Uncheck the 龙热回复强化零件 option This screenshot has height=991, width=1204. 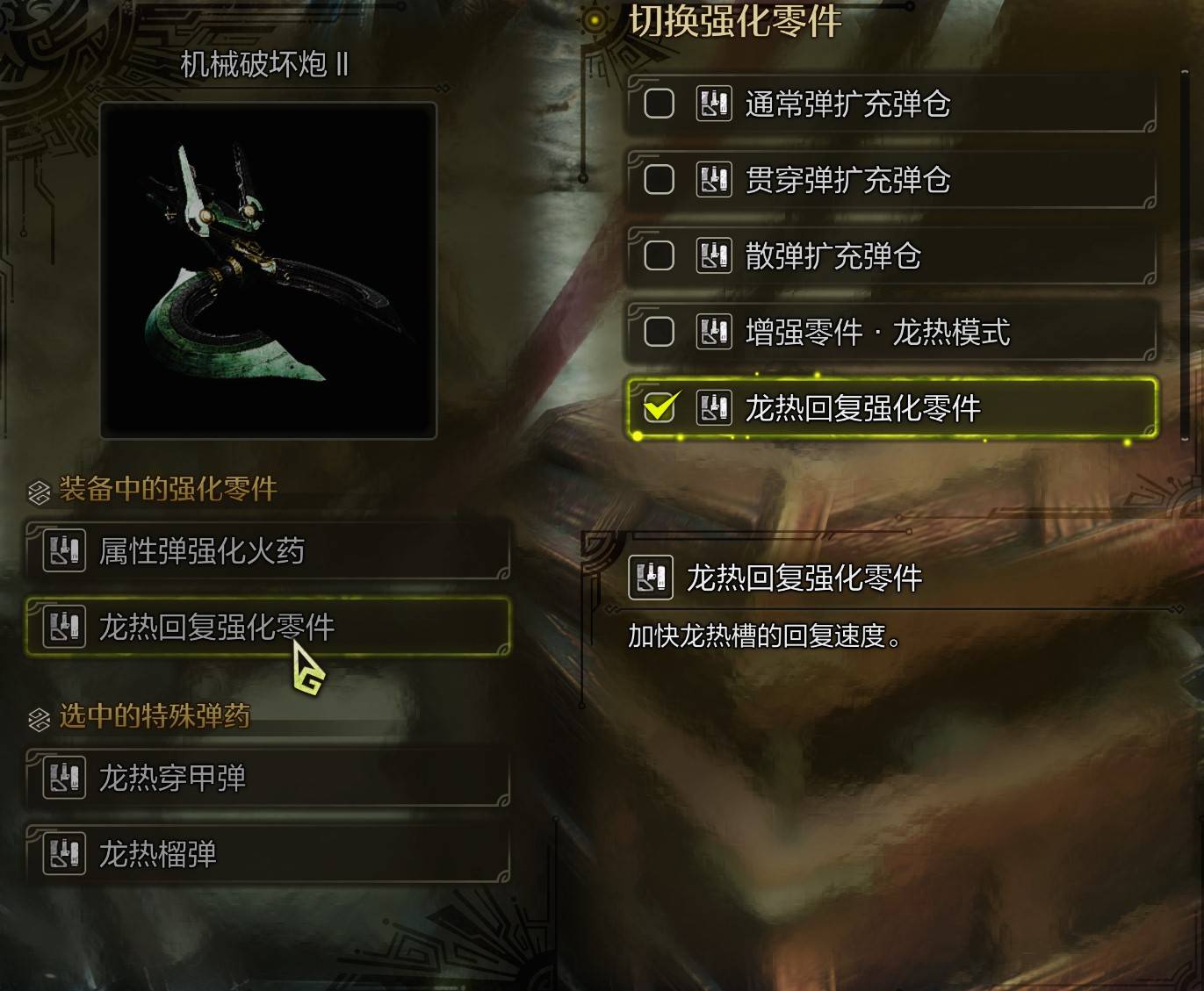point(660,407)
